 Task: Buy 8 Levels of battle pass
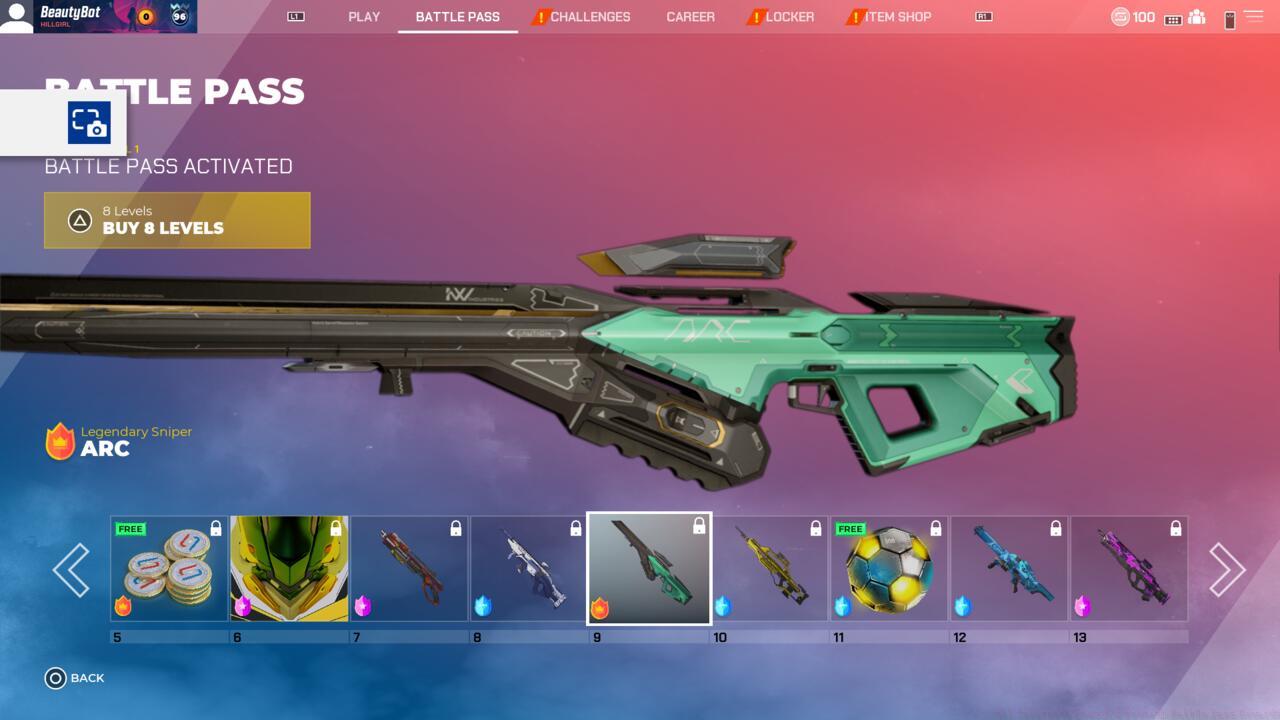click(177, 220)
